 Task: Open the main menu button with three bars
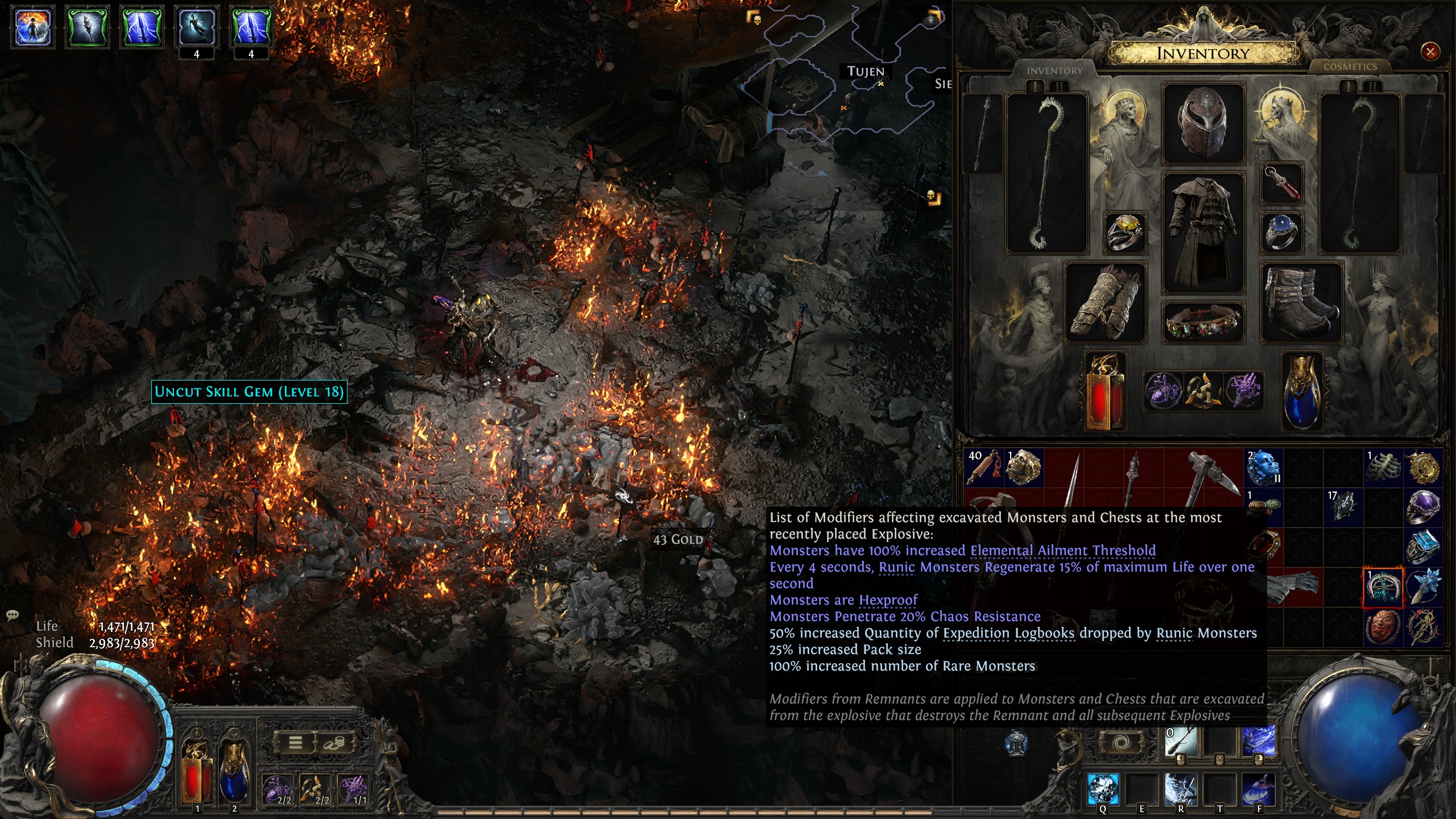[295, 743]
